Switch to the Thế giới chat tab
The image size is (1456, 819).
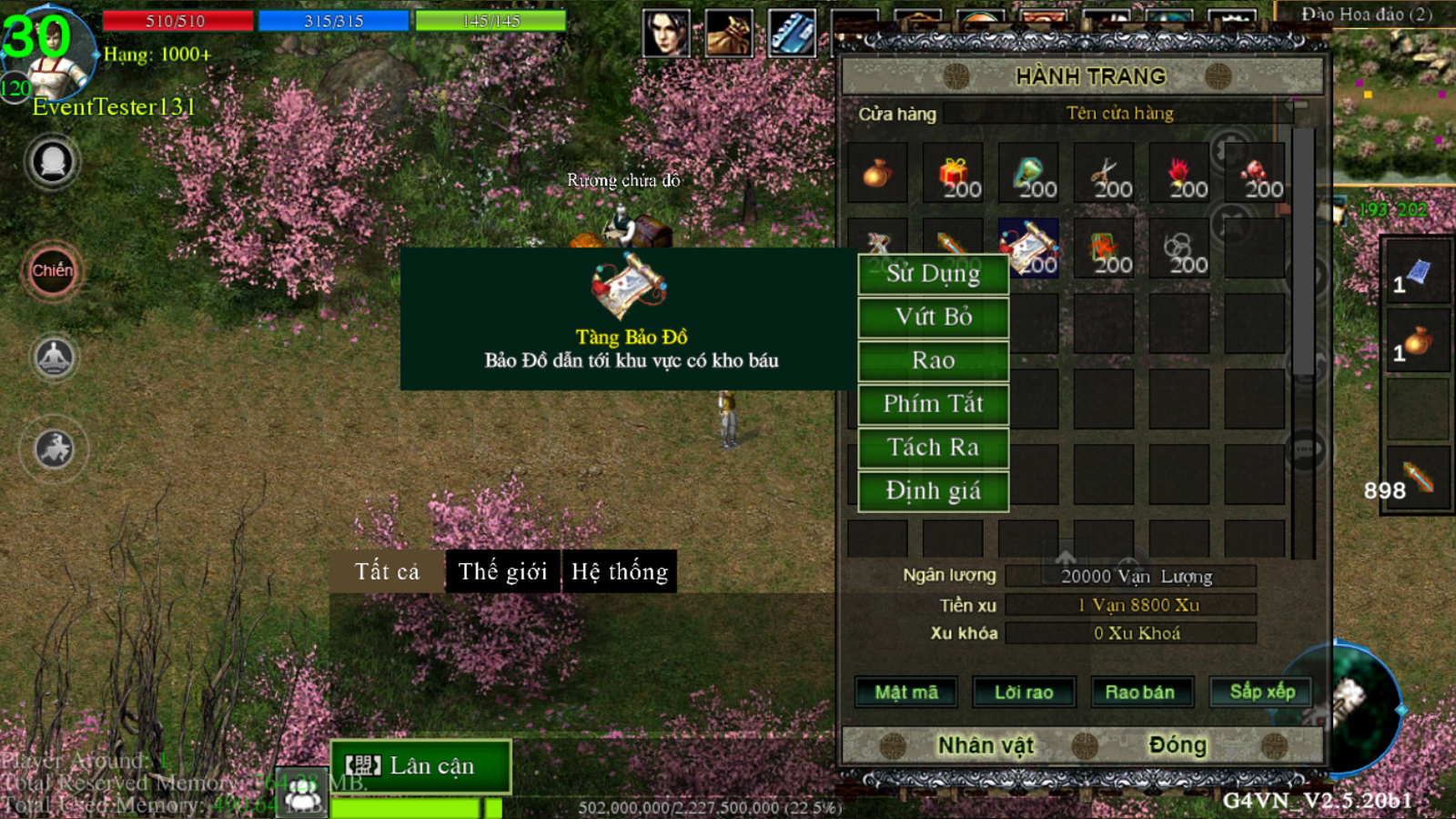tap(502, 571)
